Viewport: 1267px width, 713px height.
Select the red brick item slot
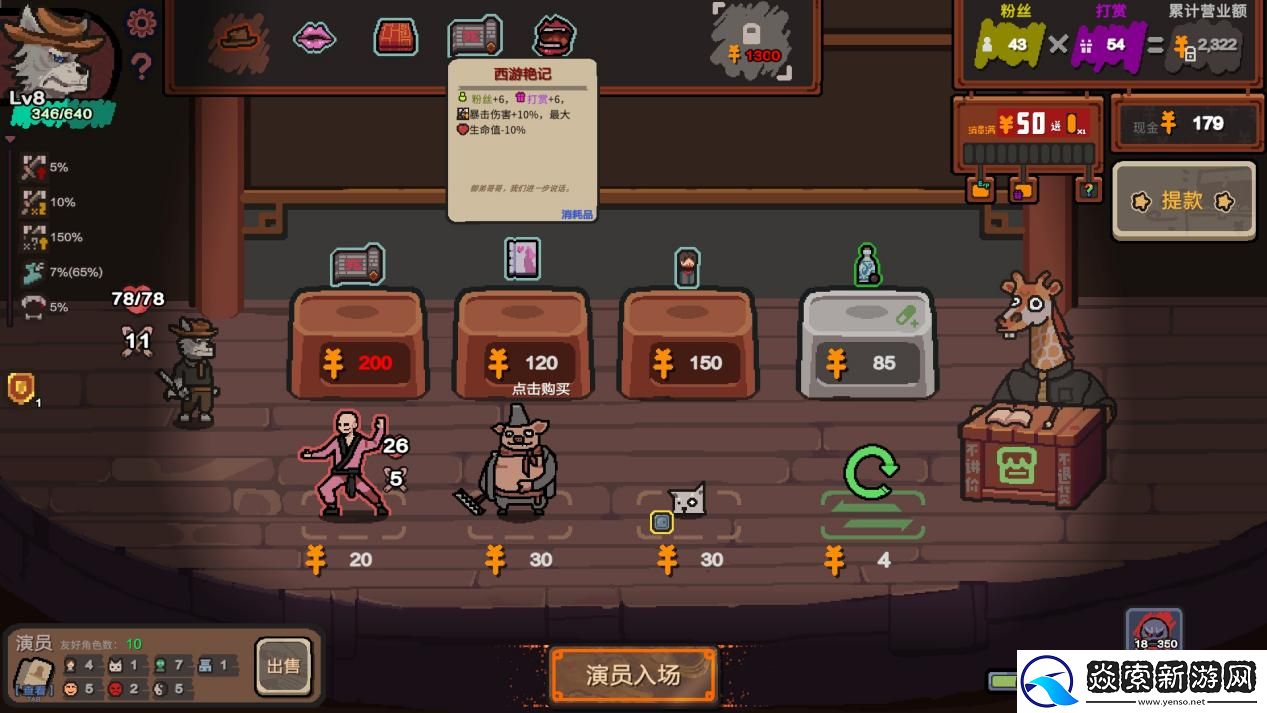click(x=396, y=38)
